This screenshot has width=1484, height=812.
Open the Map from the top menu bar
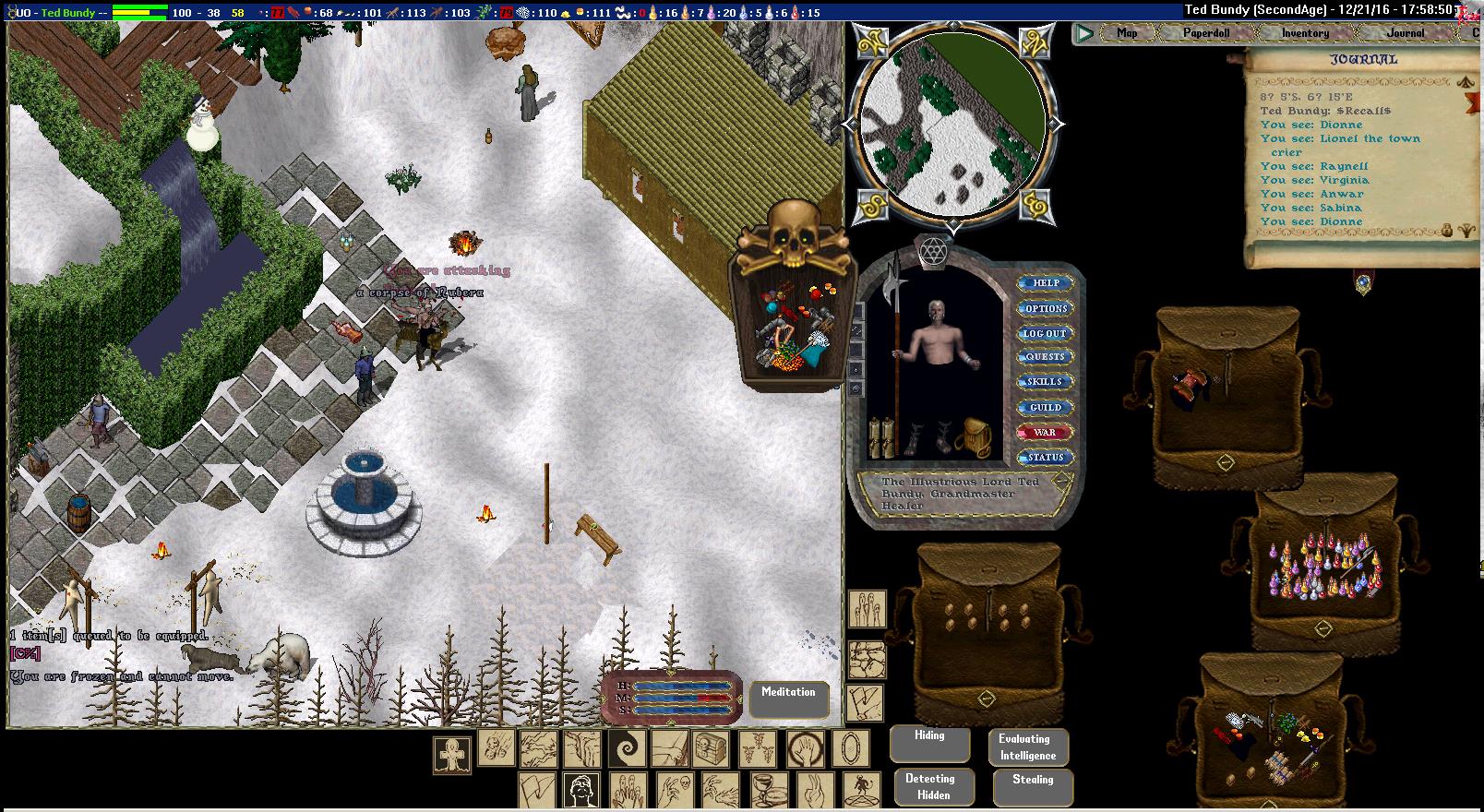click(1127, 33)
